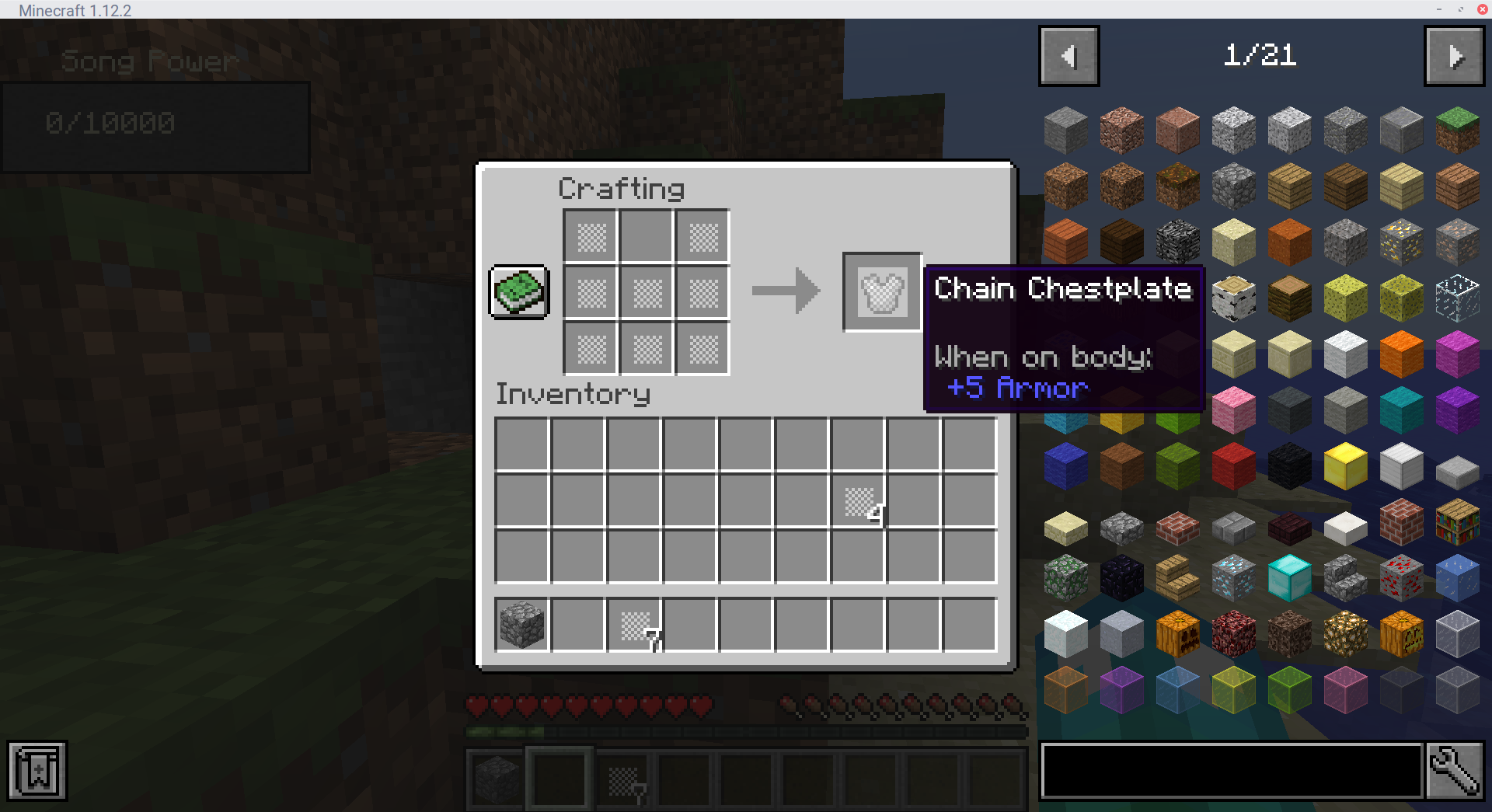
Task: Select the pink wool block swatch
Action: coord(1233,409)
